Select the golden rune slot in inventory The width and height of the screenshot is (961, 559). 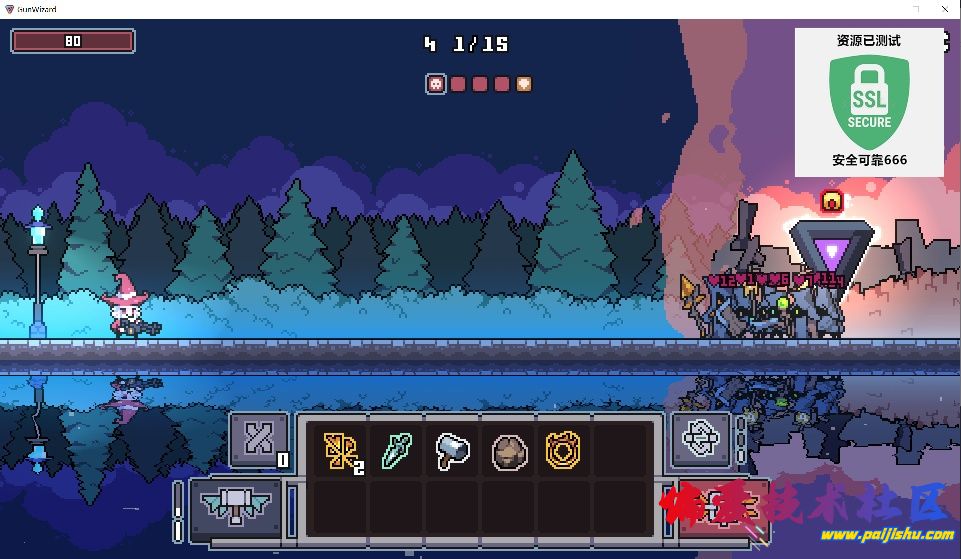pos(340,452)
